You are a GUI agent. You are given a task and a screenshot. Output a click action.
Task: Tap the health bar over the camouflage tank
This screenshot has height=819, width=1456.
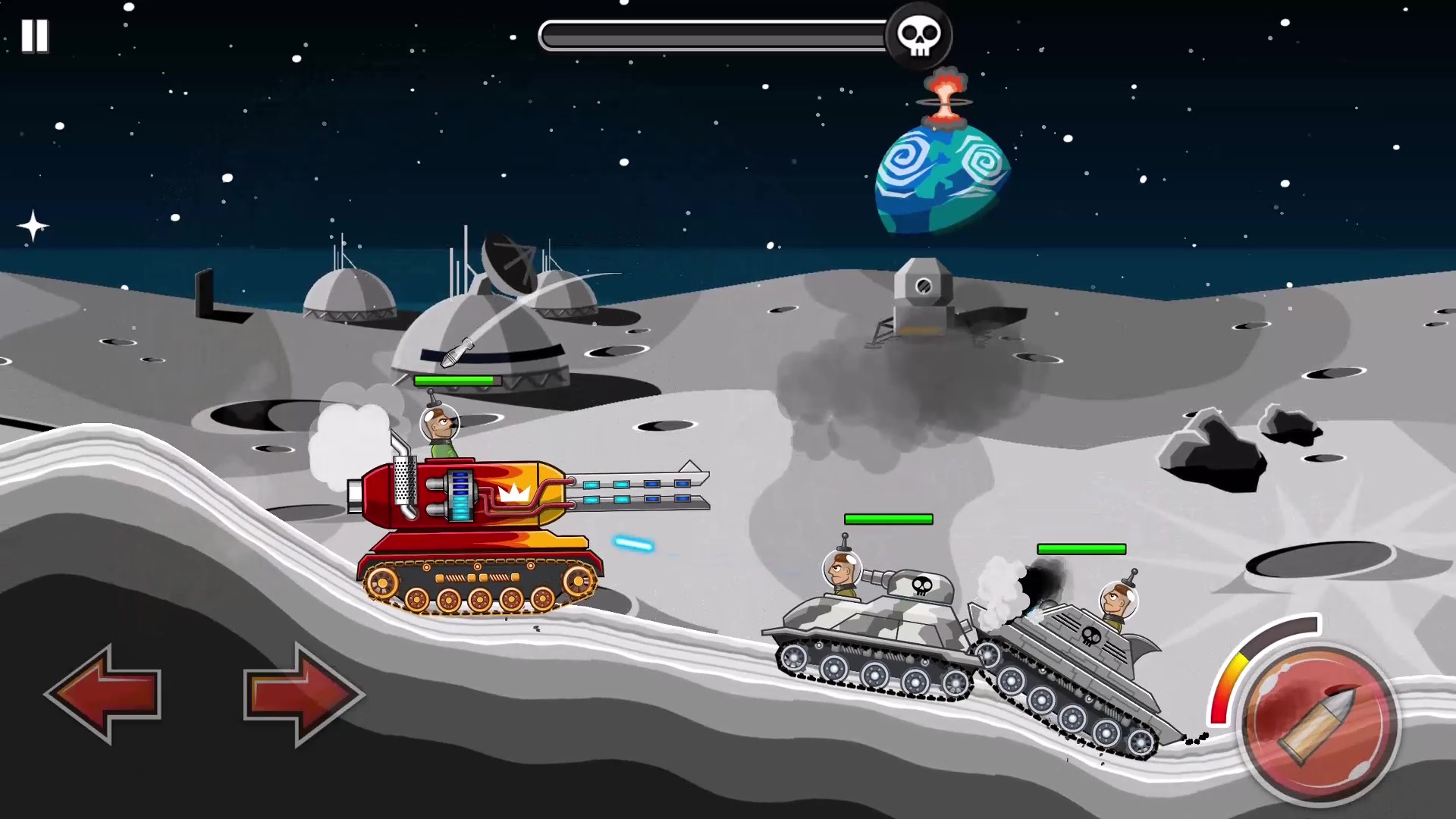pyautogui.click(x=888, y=519)
